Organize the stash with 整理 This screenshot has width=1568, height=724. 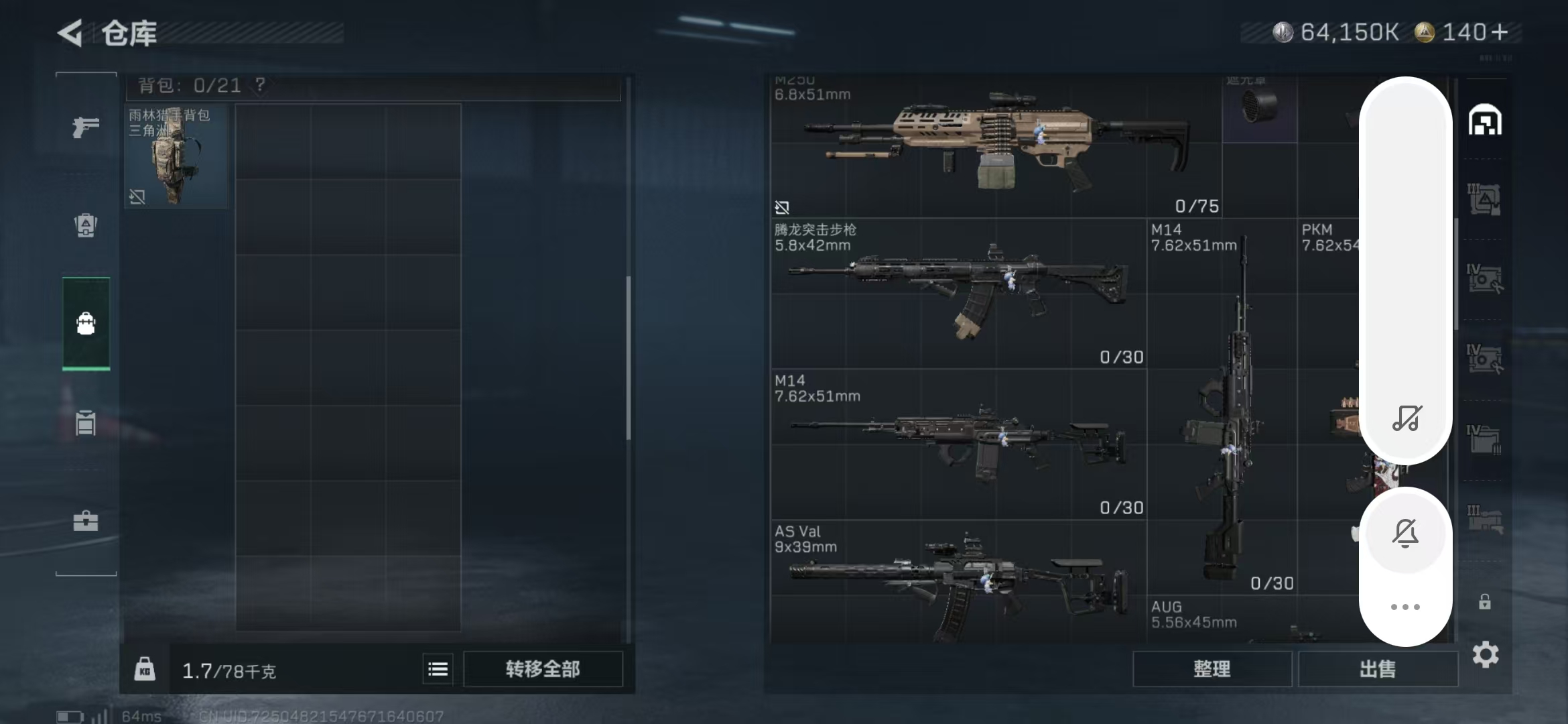click(x=1212, y=669)
